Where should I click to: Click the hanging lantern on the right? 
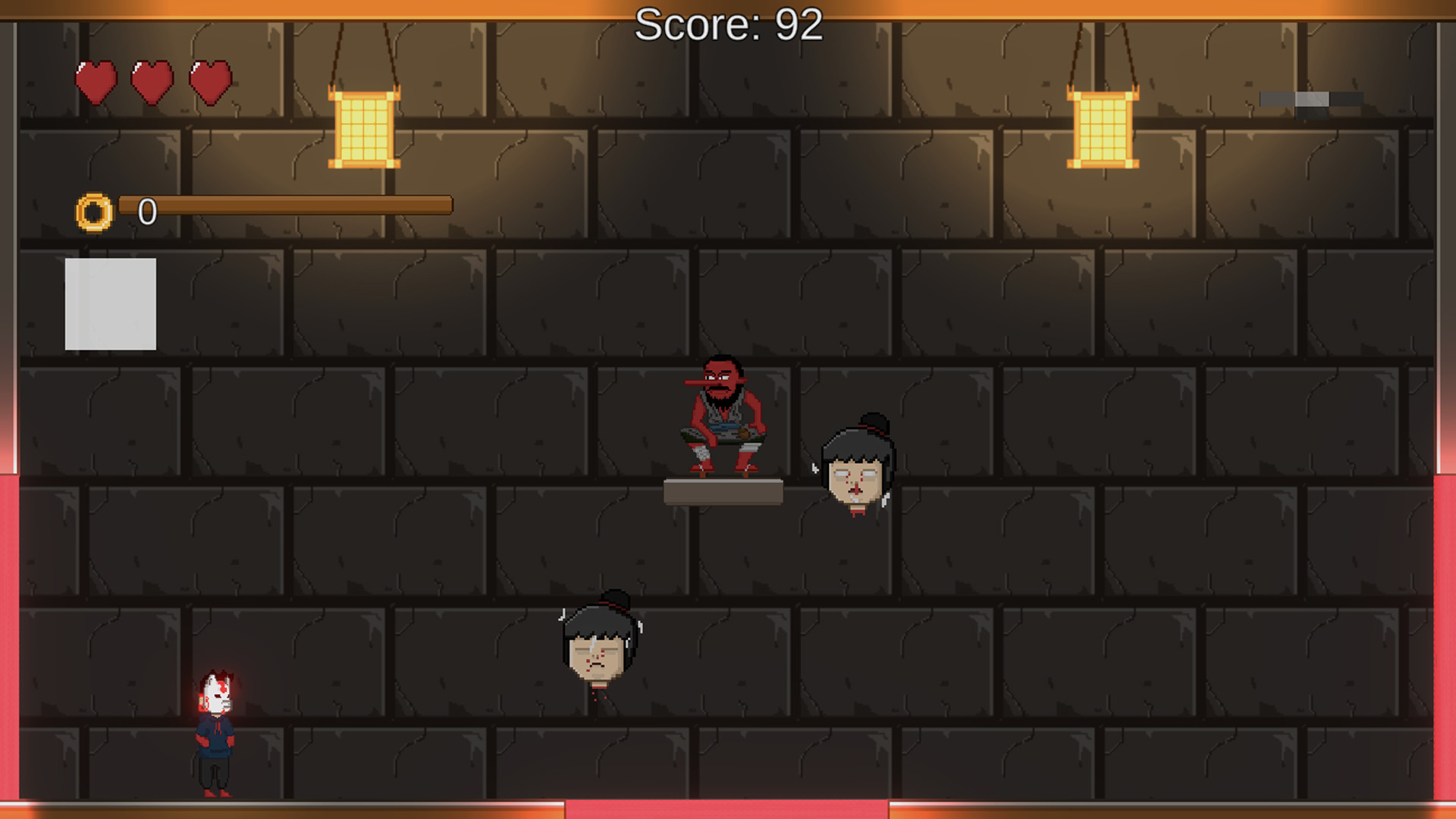pos(1103,129)
